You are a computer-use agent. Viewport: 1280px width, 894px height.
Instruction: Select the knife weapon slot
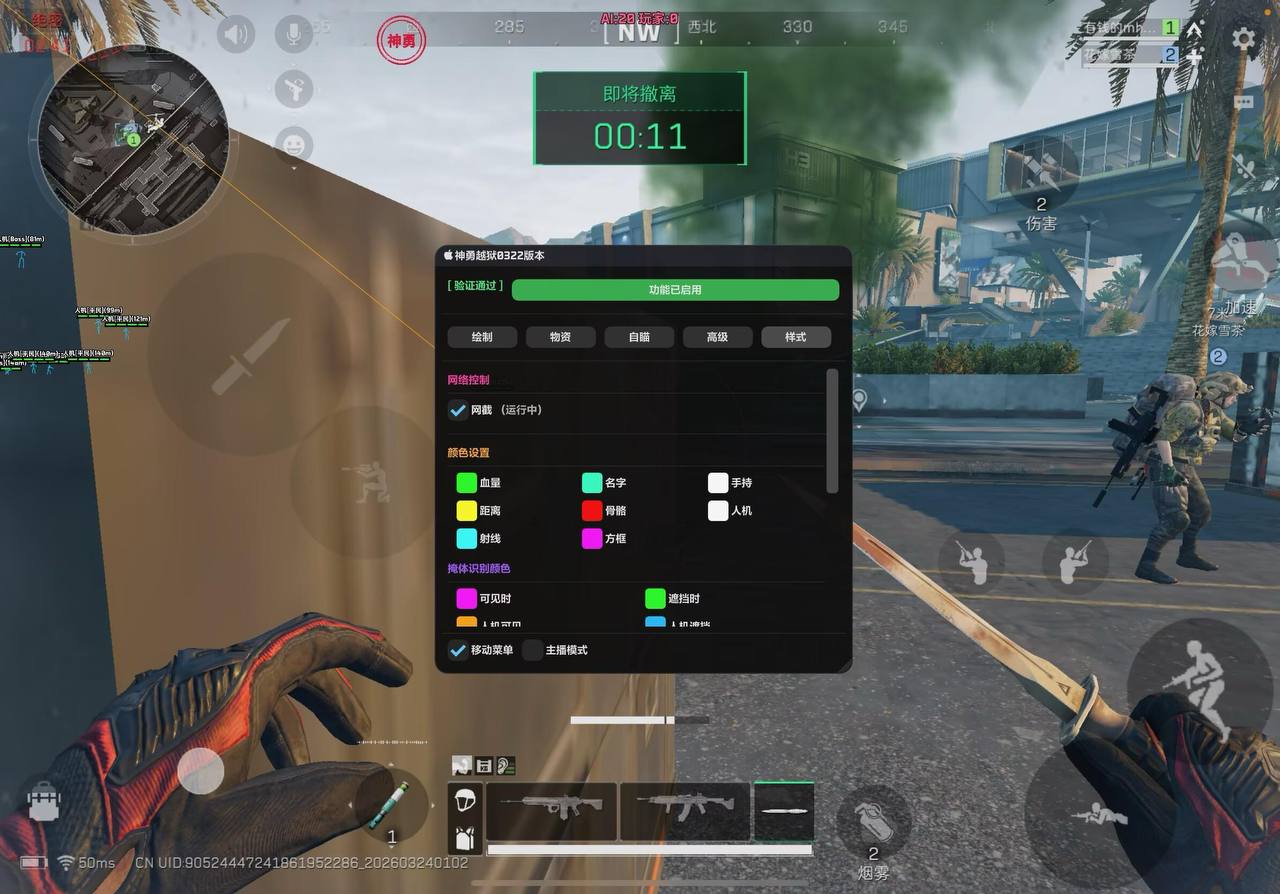pos(783,811)
